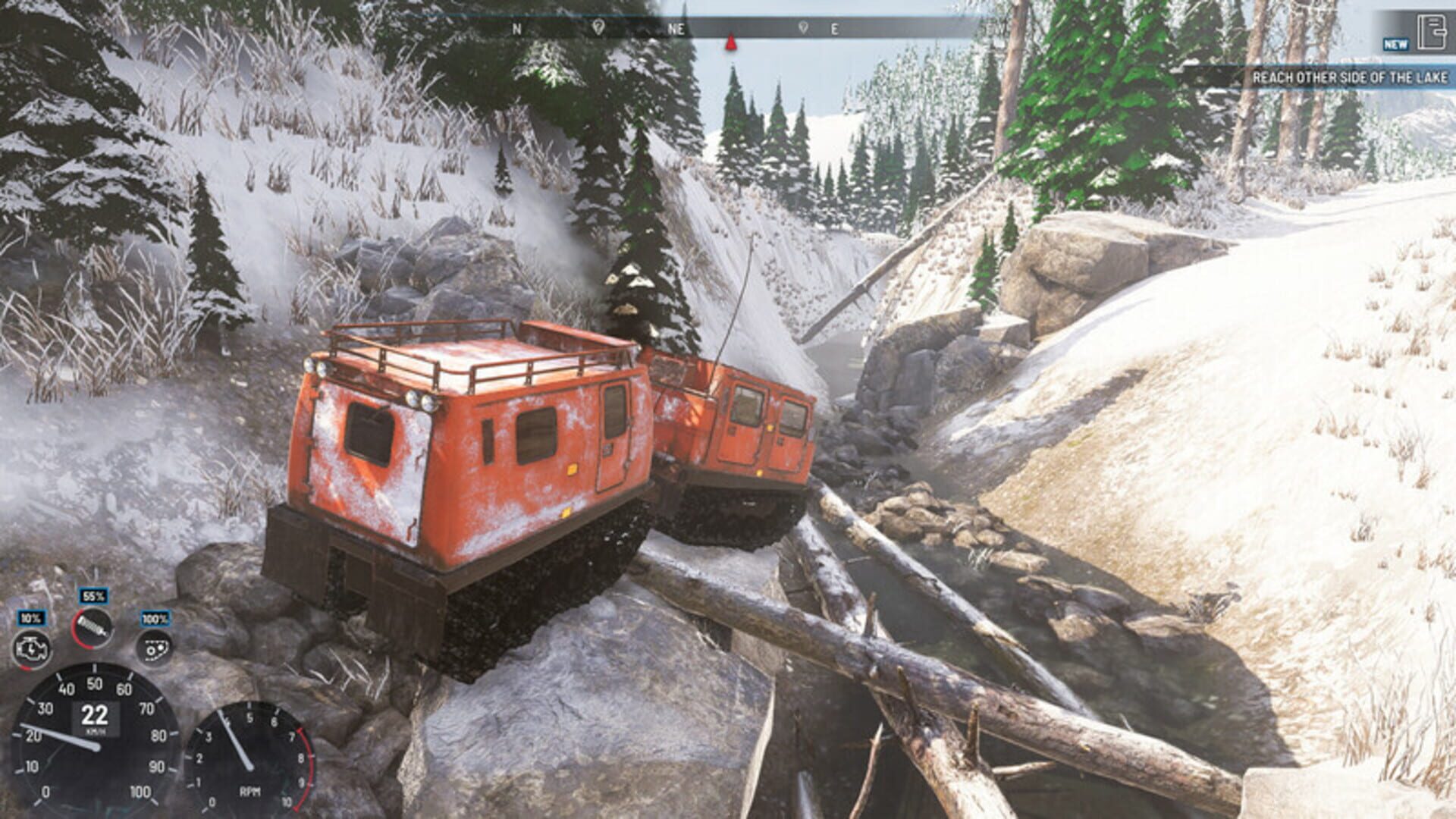The width and height of the screenshot is (1456, 819).
Task: Open the N heading marker on the compass
Action: tap(517, 29)
